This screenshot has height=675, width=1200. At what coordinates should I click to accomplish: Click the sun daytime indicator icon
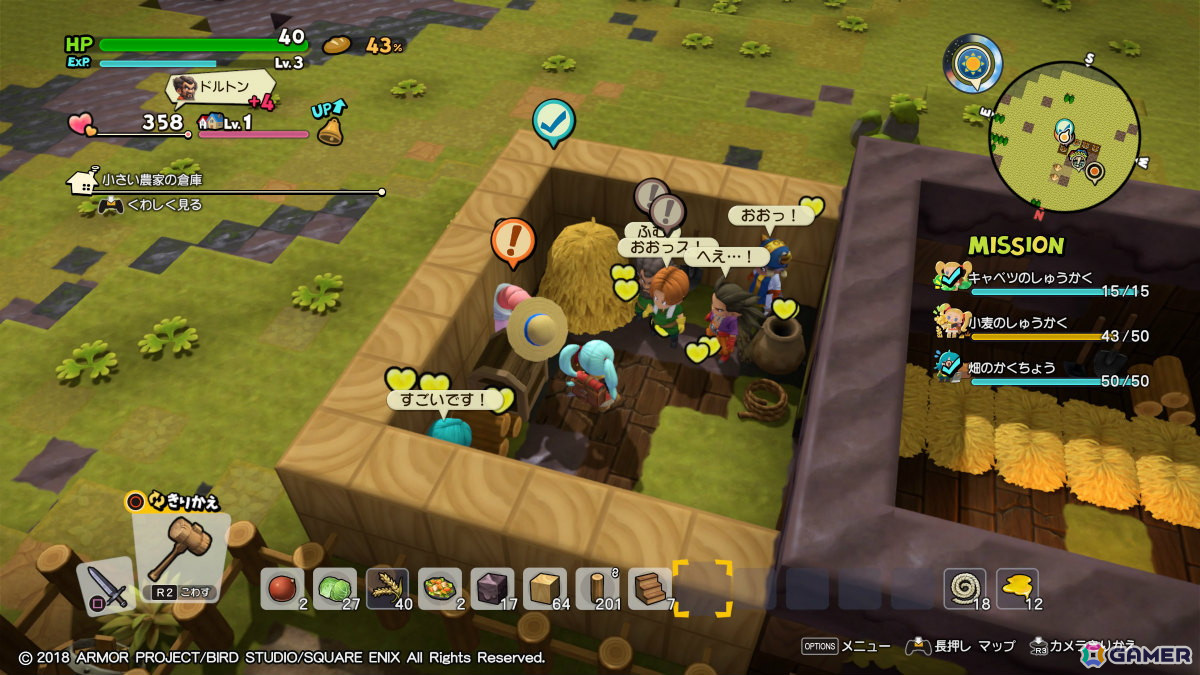click(x=972, y=63)
